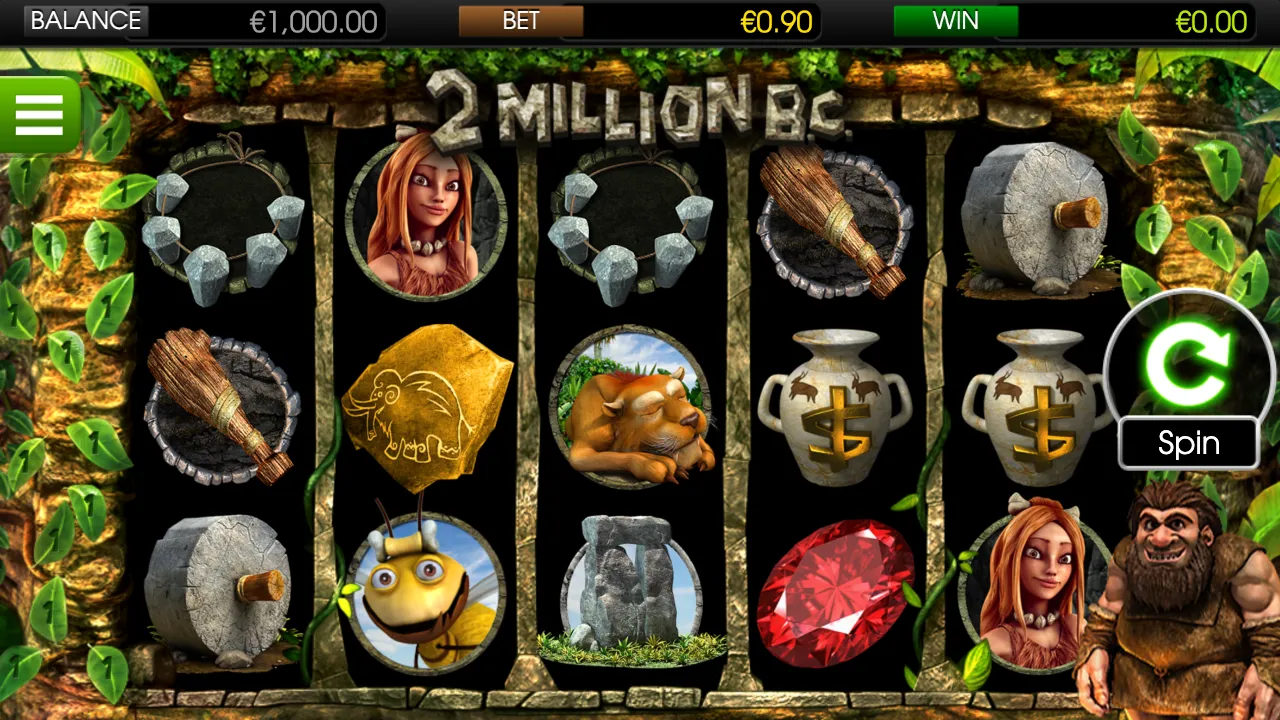This screenshot has height=720, width=1280.
Task: Select the cartoon bee symbol
Action: (425, 590)
